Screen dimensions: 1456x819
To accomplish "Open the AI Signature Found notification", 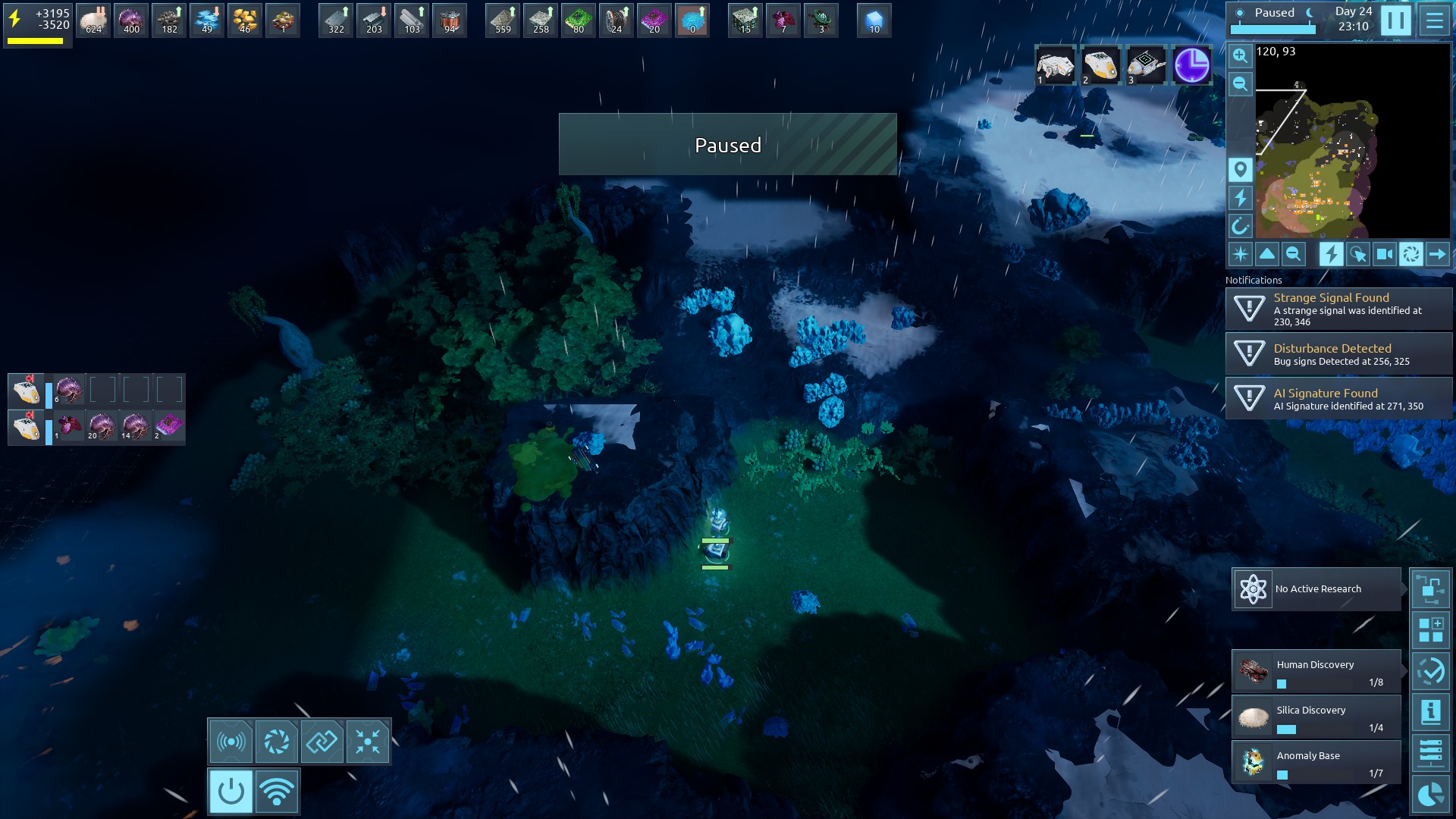I will tap(1338, 399).
